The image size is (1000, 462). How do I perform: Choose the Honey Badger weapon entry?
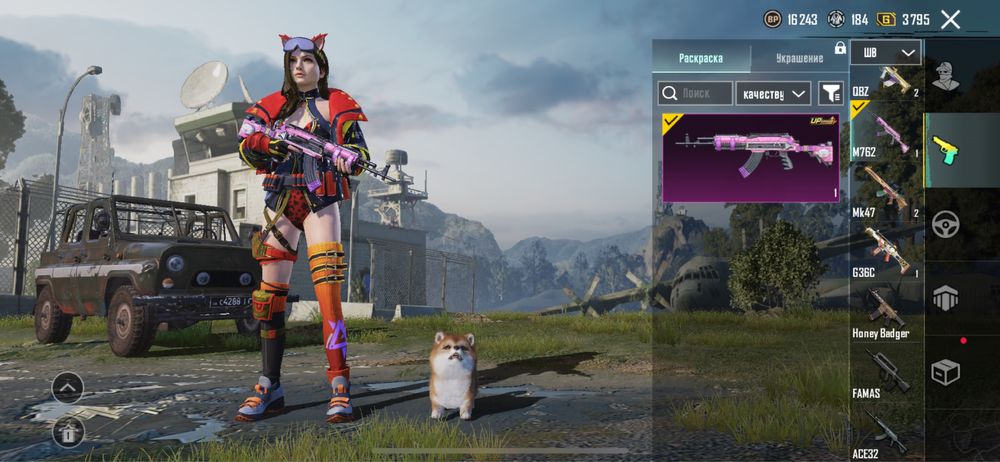pyautogui.click(x=886, y=312)
